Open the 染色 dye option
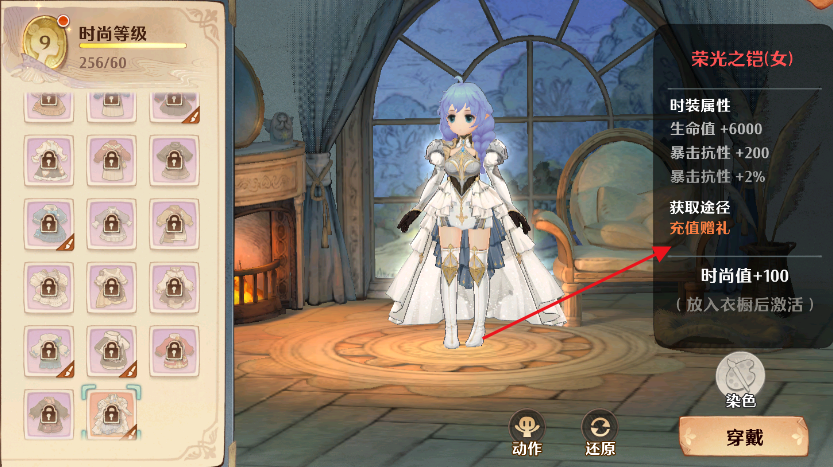833x467 pixels. coord(740,376)
